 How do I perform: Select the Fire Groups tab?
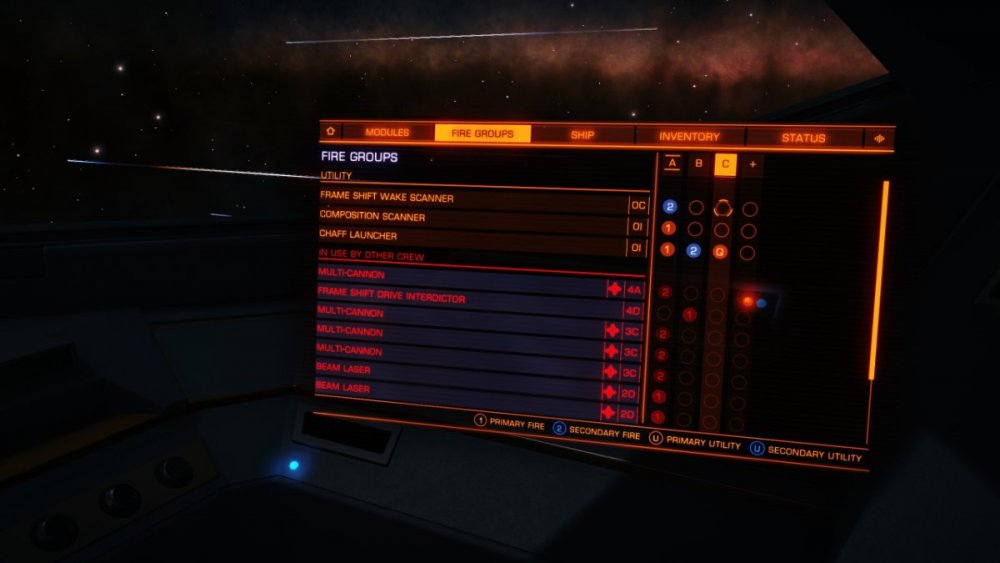click(482, 133)
